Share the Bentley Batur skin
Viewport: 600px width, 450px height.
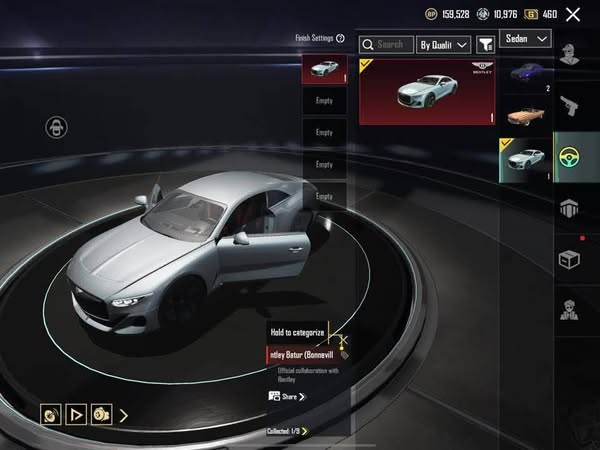(x=287, y=396)
